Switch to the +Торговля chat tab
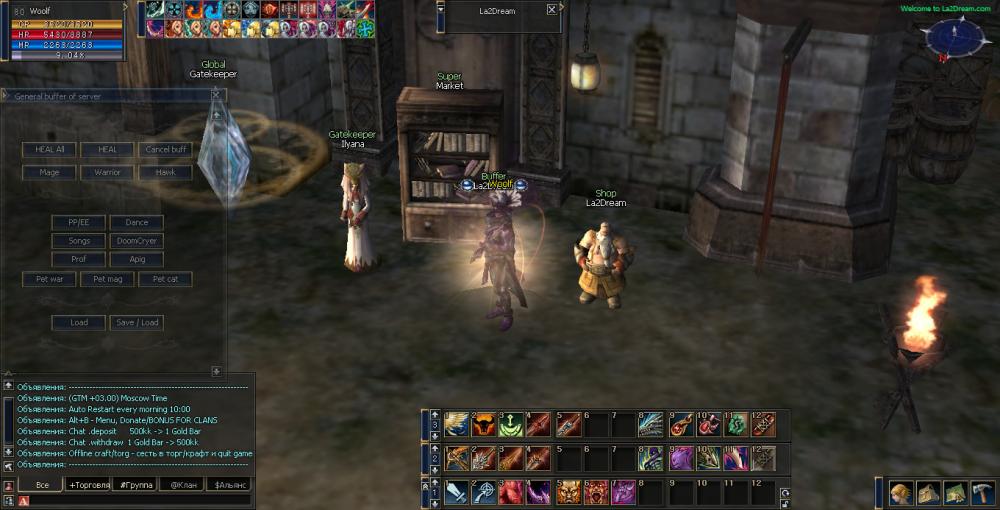Viewport: 1000px width, 510px height. 89,485
